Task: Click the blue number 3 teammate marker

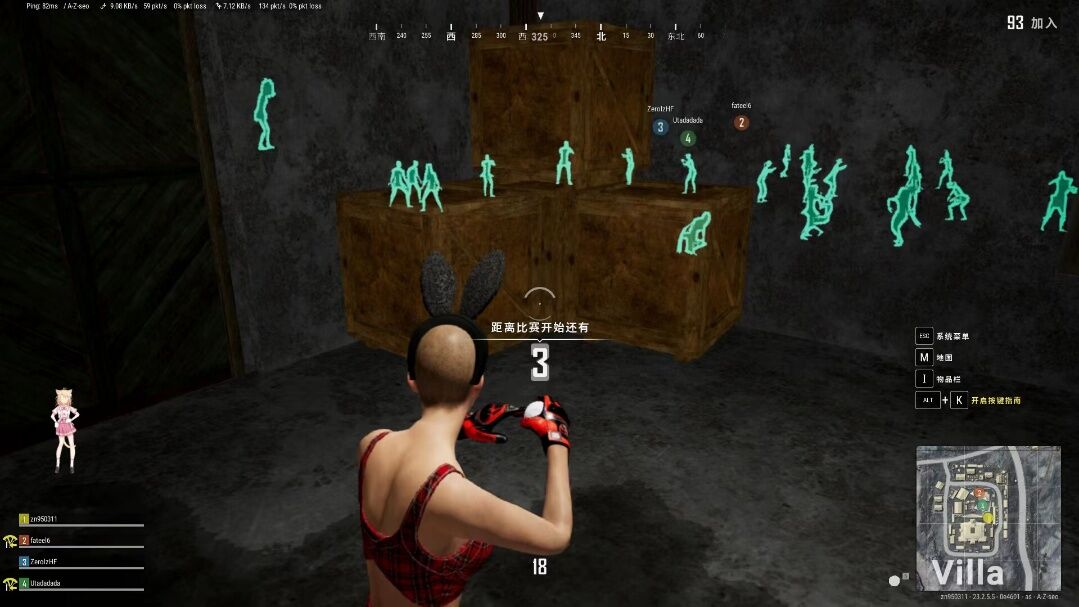Action: coord(660,127)
